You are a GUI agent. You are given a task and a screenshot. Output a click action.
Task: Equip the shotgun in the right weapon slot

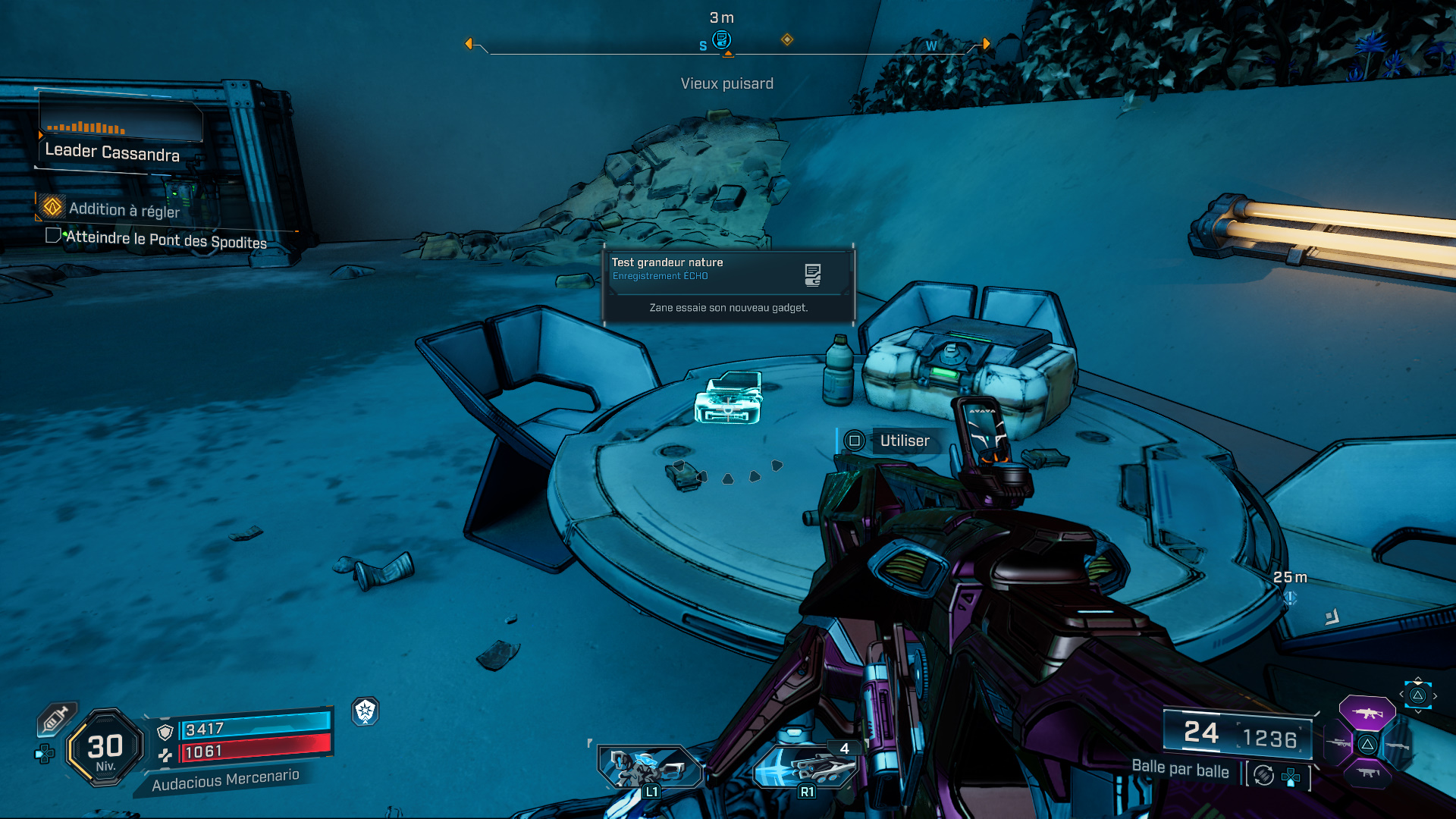click(1398, 745)
